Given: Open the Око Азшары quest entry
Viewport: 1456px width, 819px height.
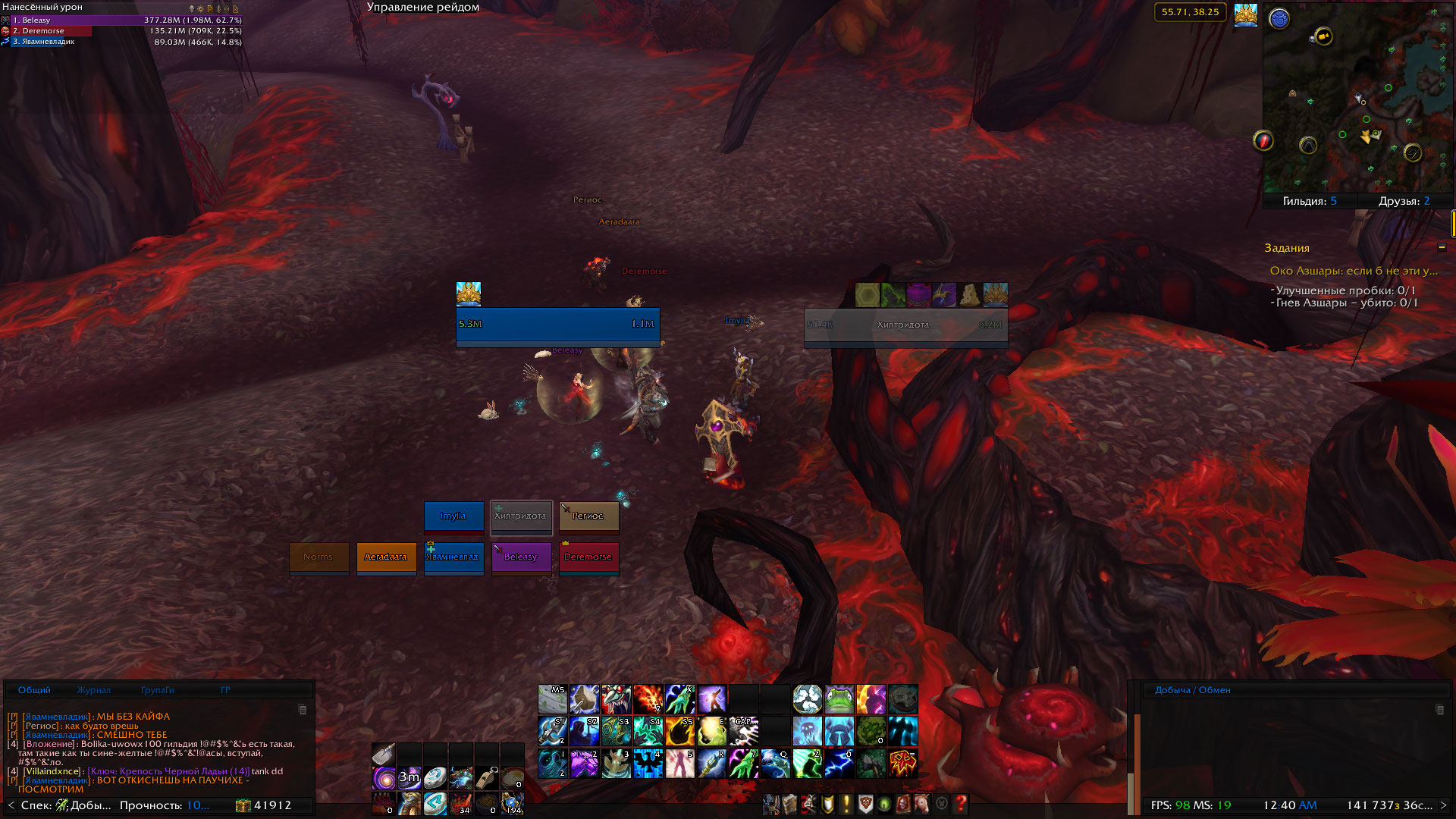Looking at the screenshot, I should click(1353, 271).
